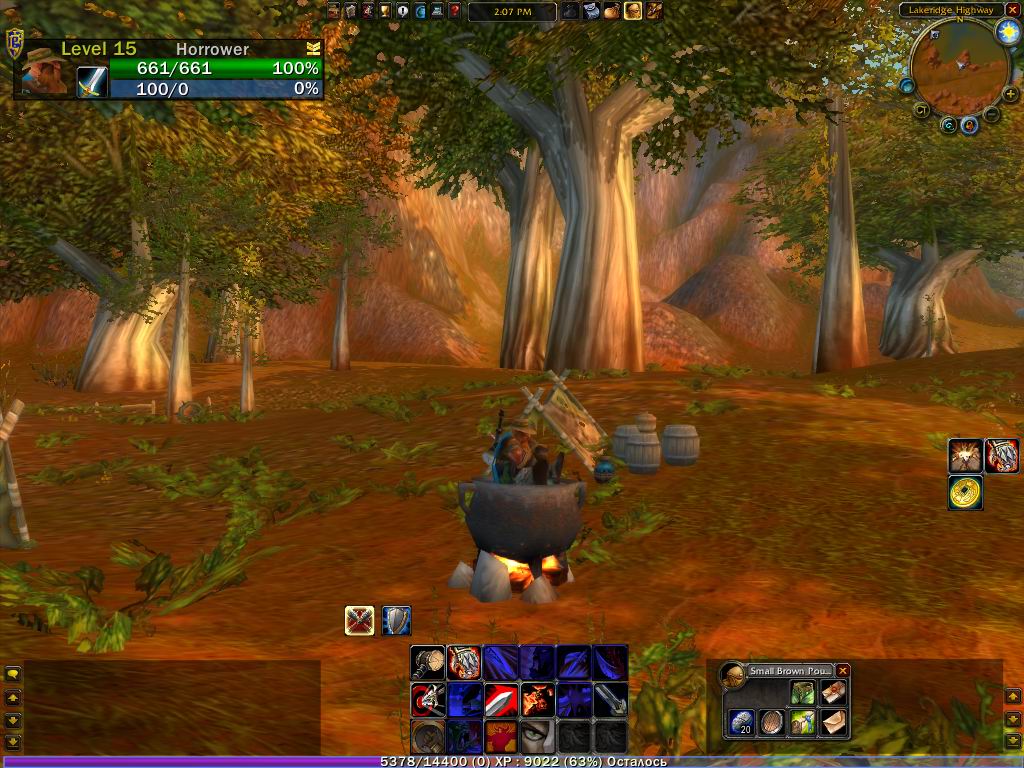Activate the red-and-white sword strike ability

pyautogui.click(x=501, y=699)
